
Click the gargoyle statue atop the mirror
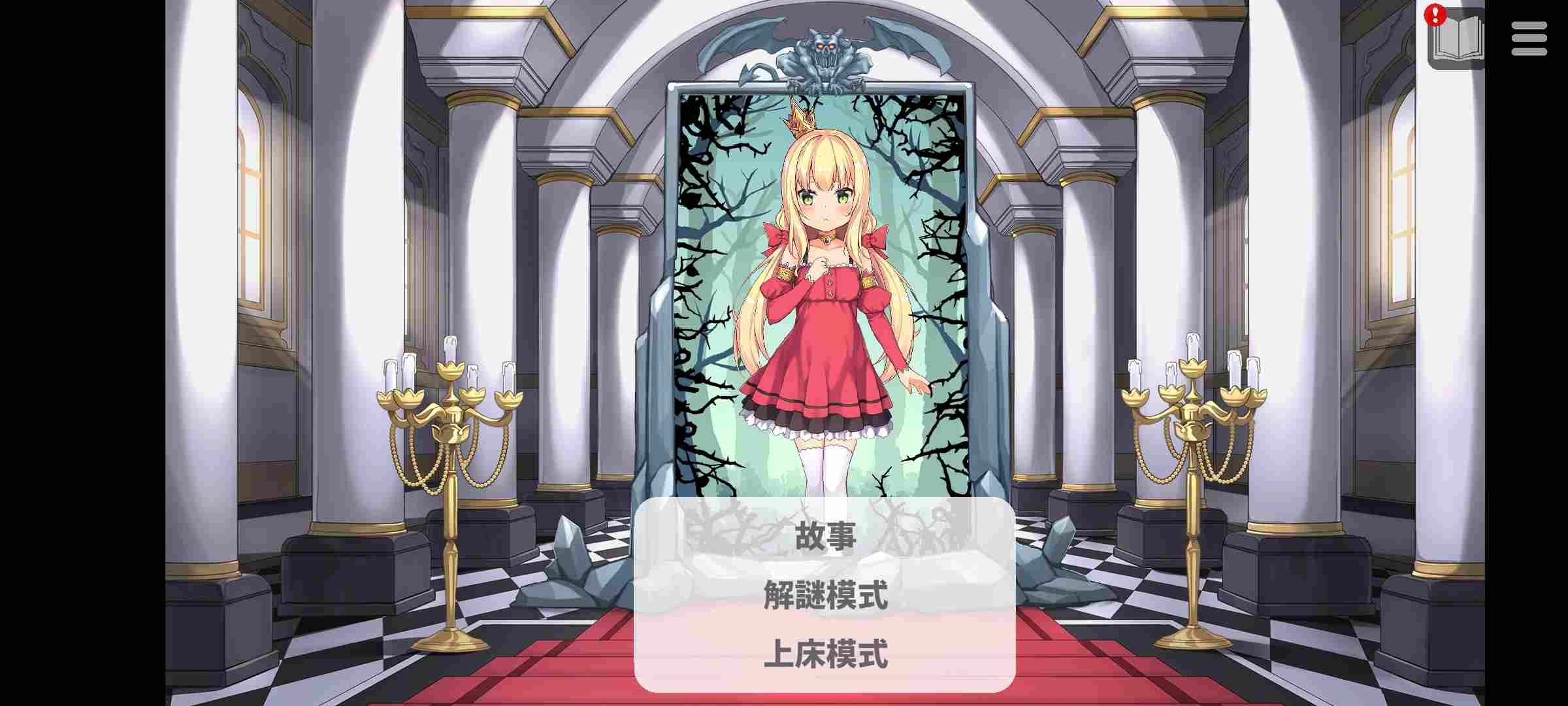(x=825, y=52)
